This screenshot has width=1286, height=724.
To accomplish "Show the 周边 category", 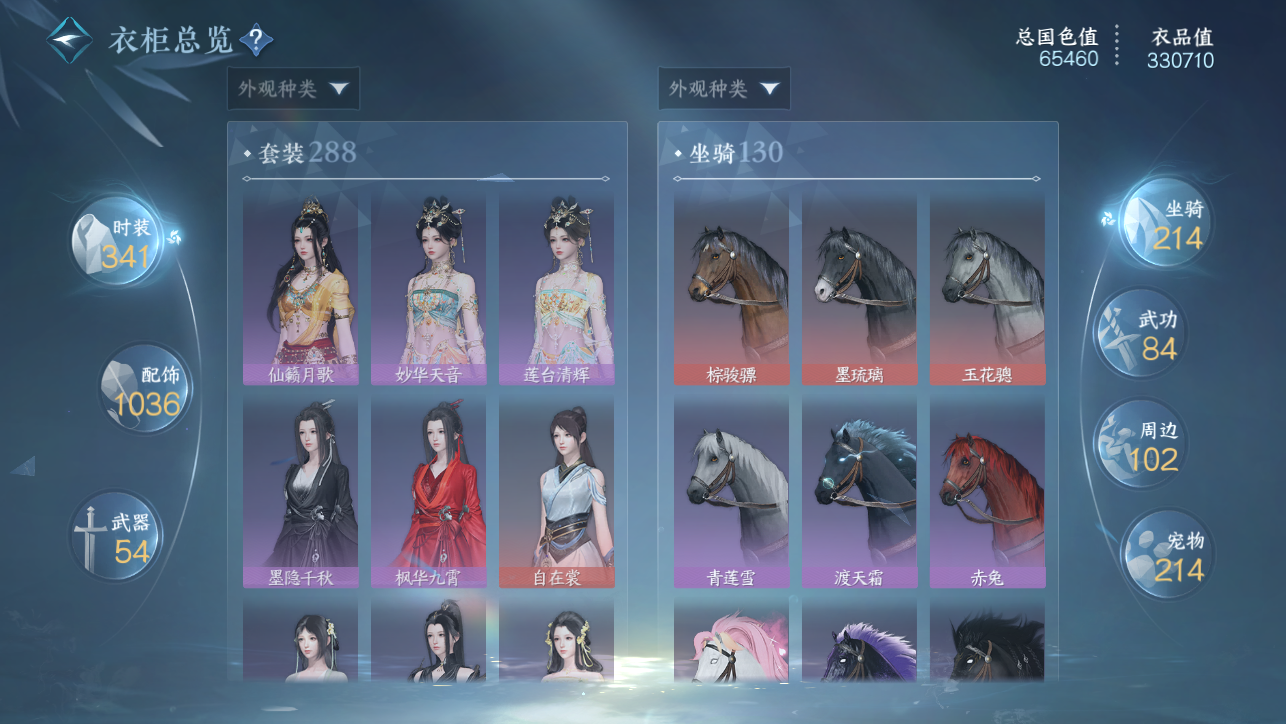I will [x=1141, y=444].
